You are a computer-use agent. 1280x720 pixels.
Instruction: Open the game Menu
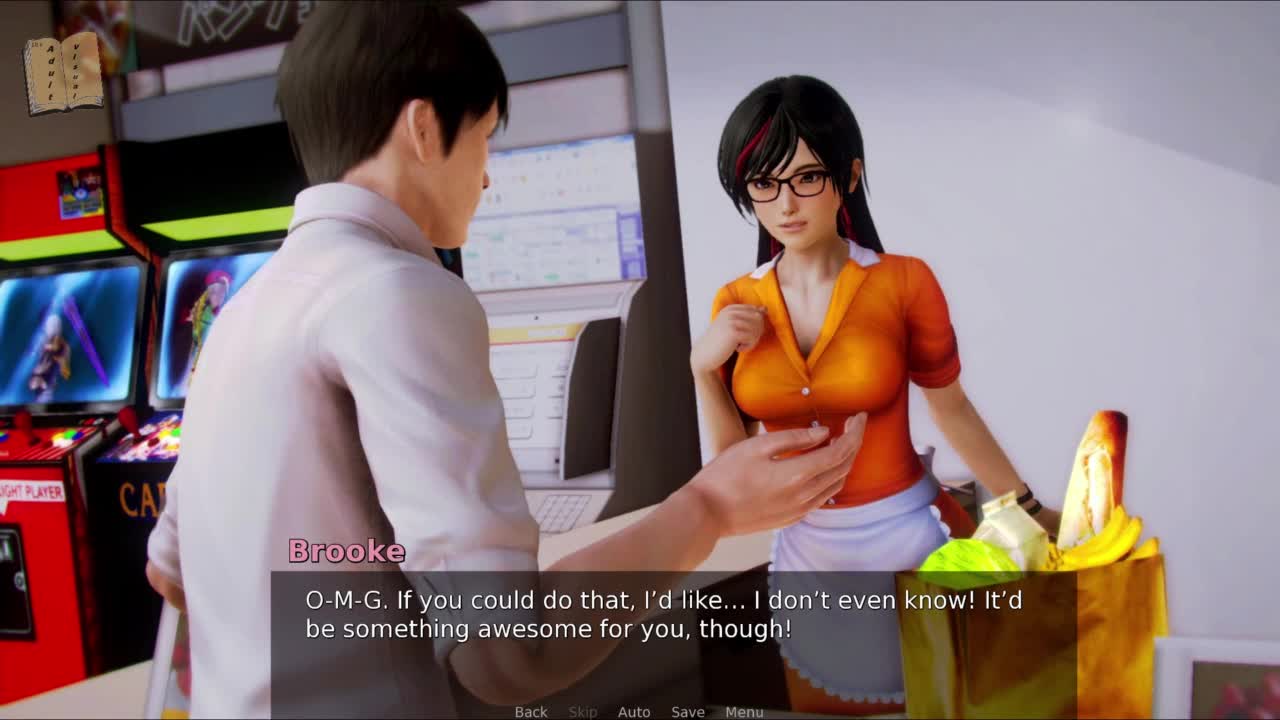click(744, 711)
